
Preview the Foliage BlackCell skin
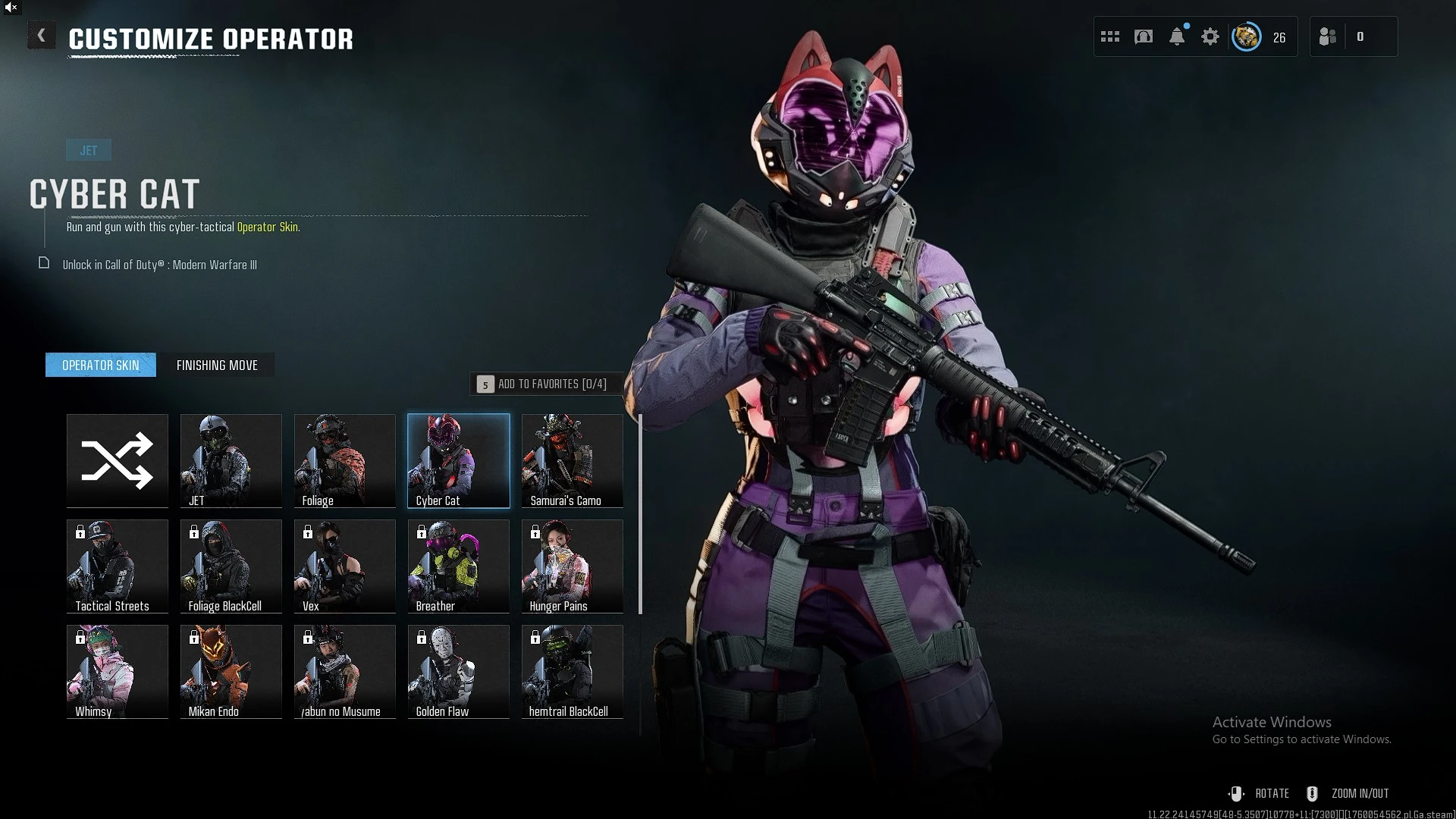[231, 566]
